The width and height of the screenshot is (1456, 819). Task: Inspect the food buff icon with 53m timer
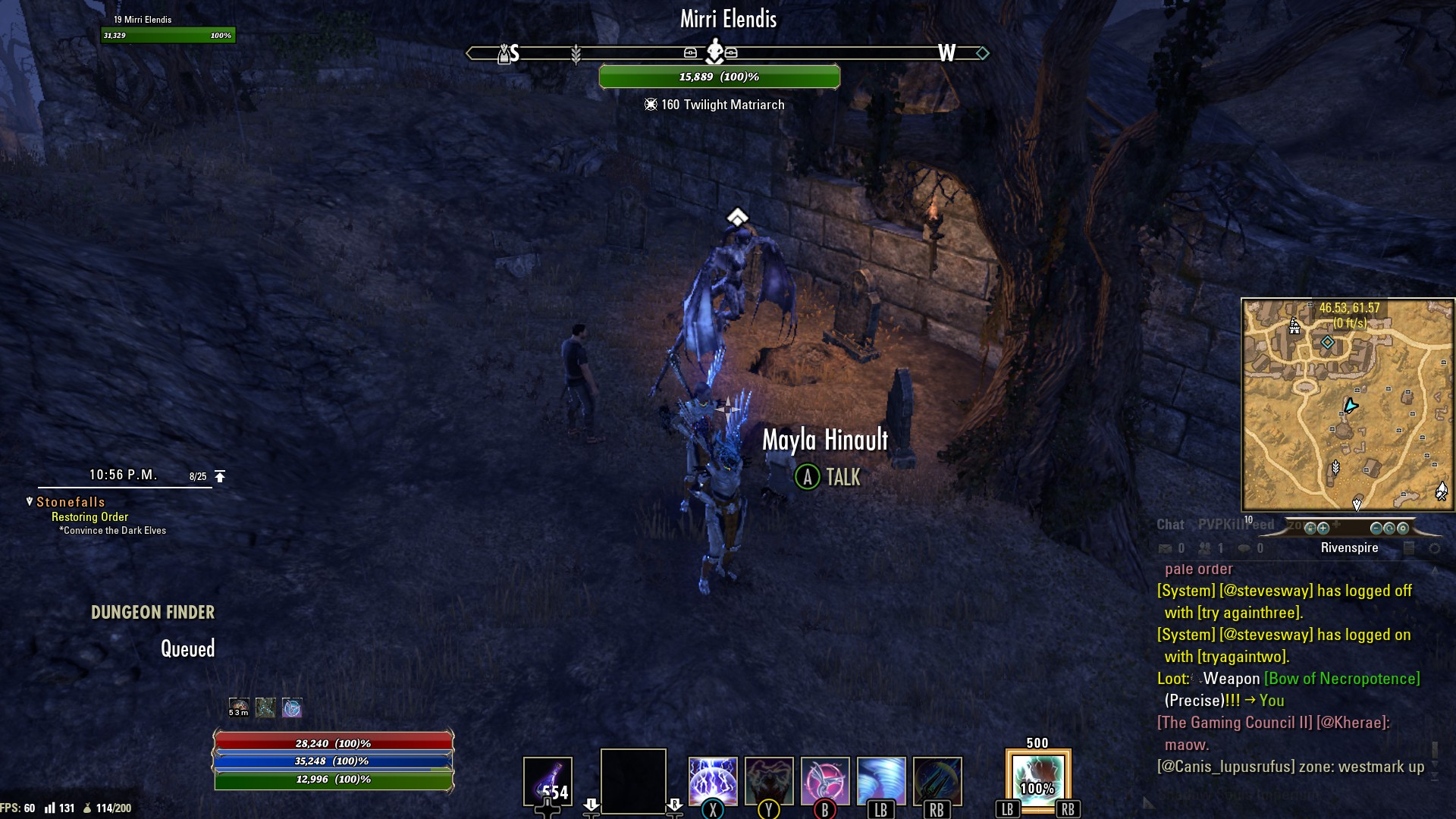coord(239,708)
